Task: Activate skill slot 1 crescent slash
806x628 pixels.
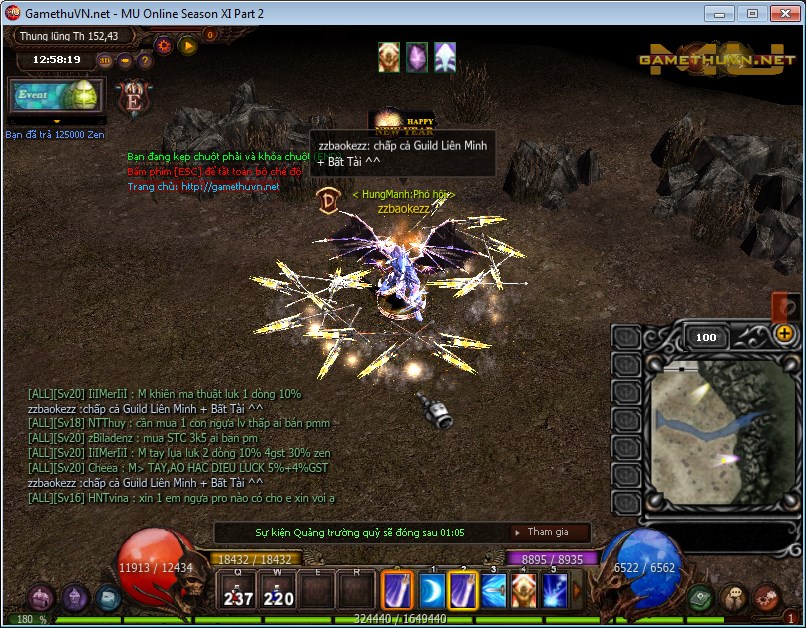Action: pos(432,590)
